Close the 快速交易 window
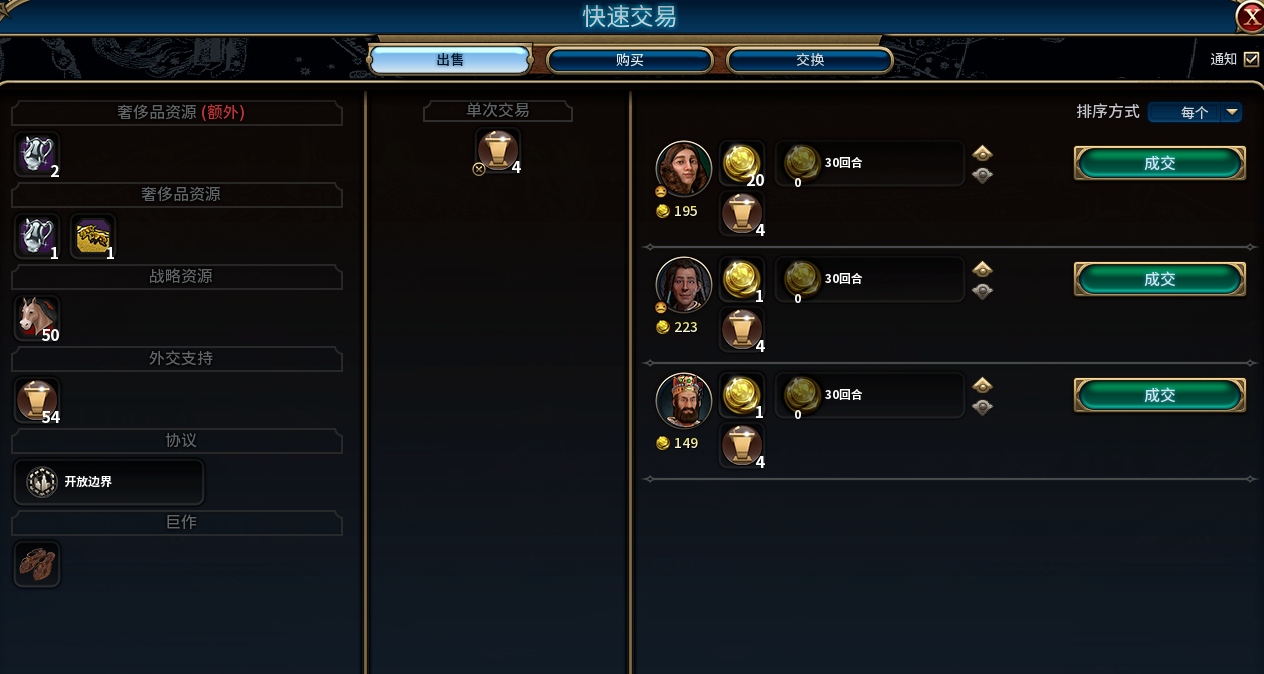Viewport: 1264px width, 674px height. 1250,16
